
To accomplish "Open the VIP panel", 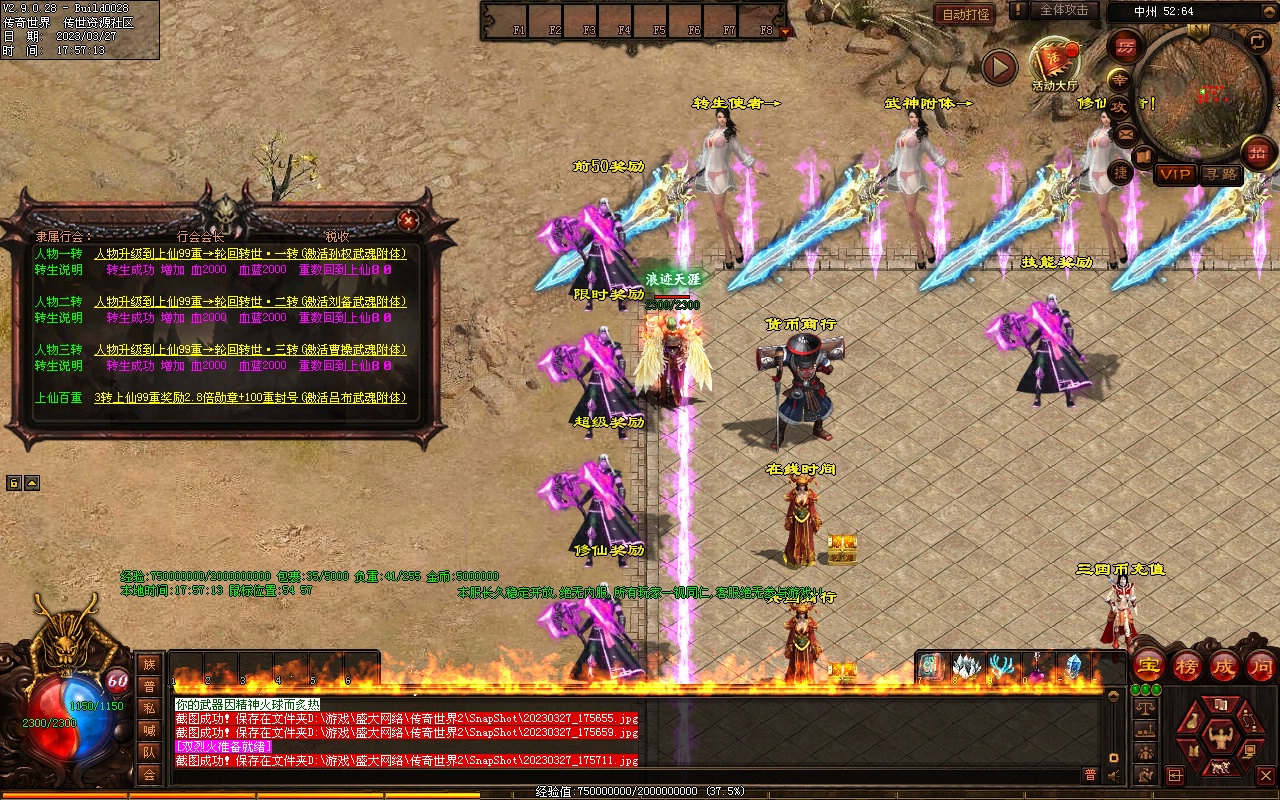I will pyautogui.click(x=1176, y=174).
